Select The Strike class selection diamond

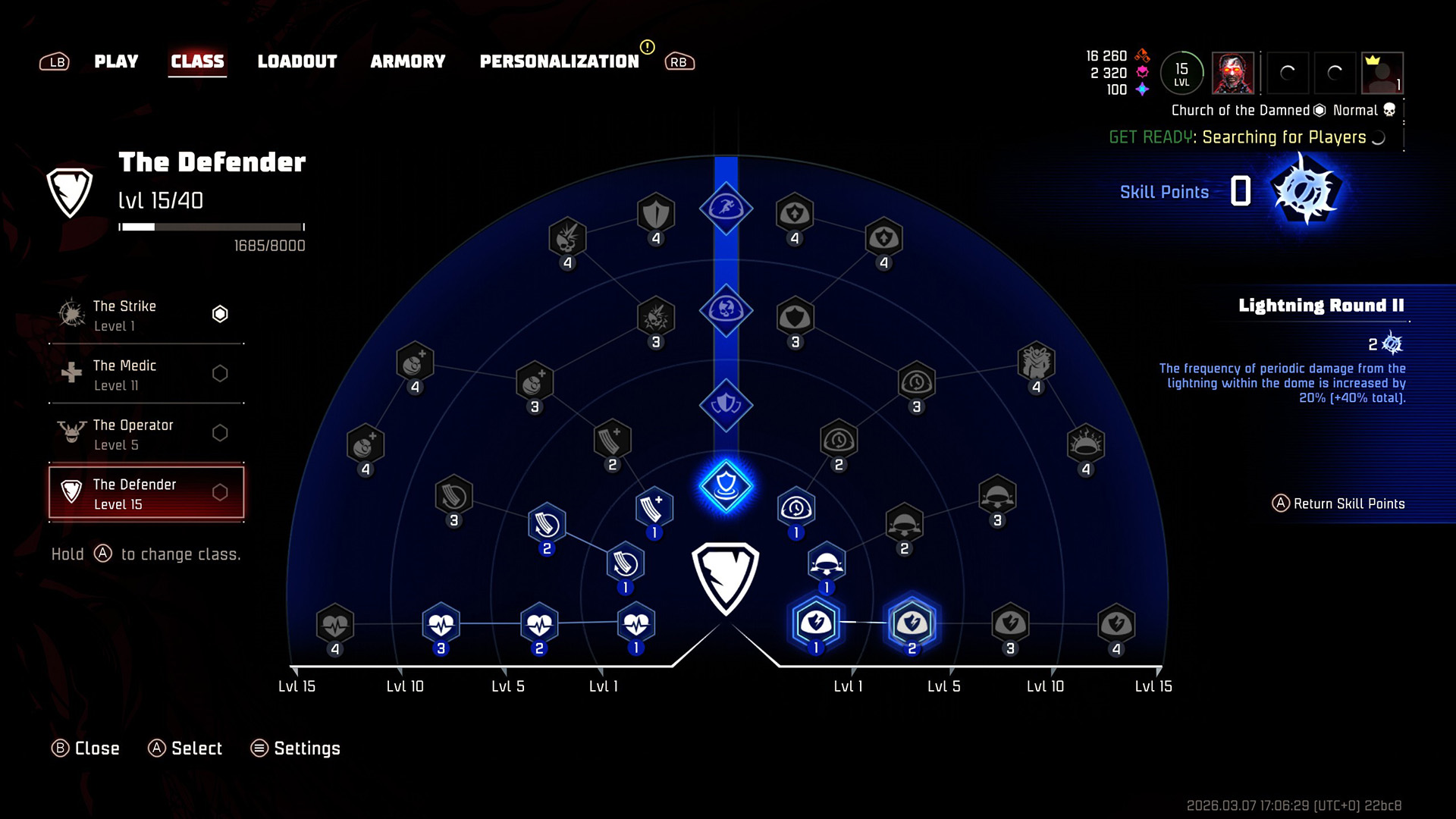[220, 313]
